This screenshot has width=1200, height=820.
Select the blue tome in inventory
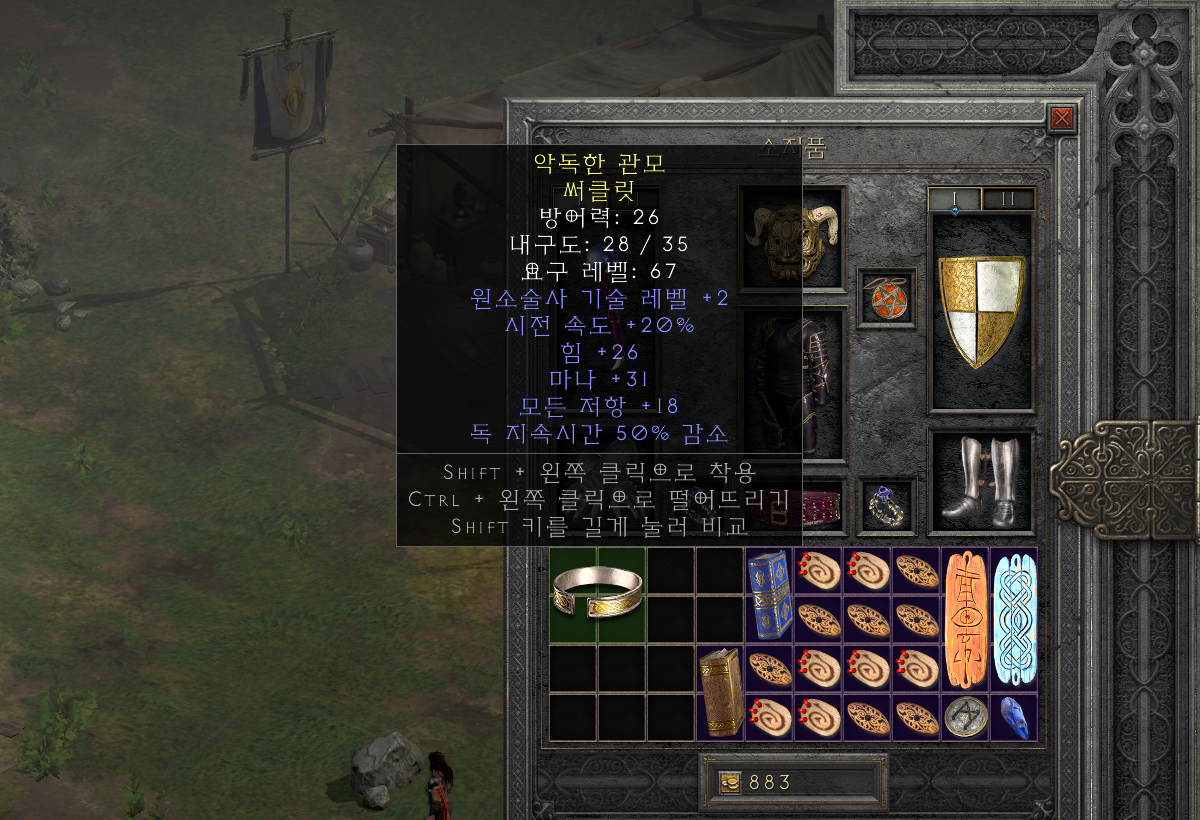(770, 594)
